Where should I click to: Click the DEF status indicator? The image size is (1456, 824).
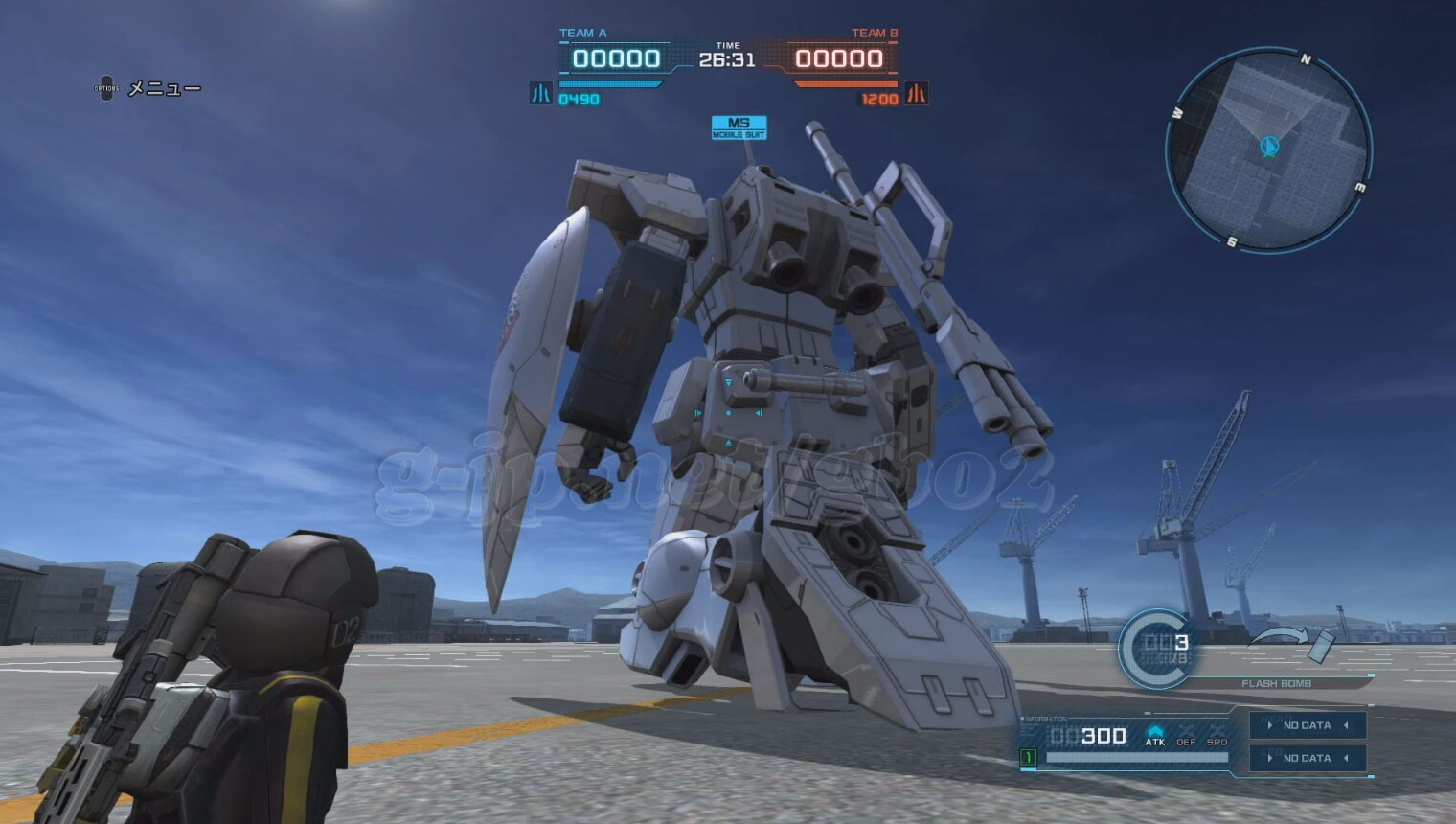point(1186,735)
